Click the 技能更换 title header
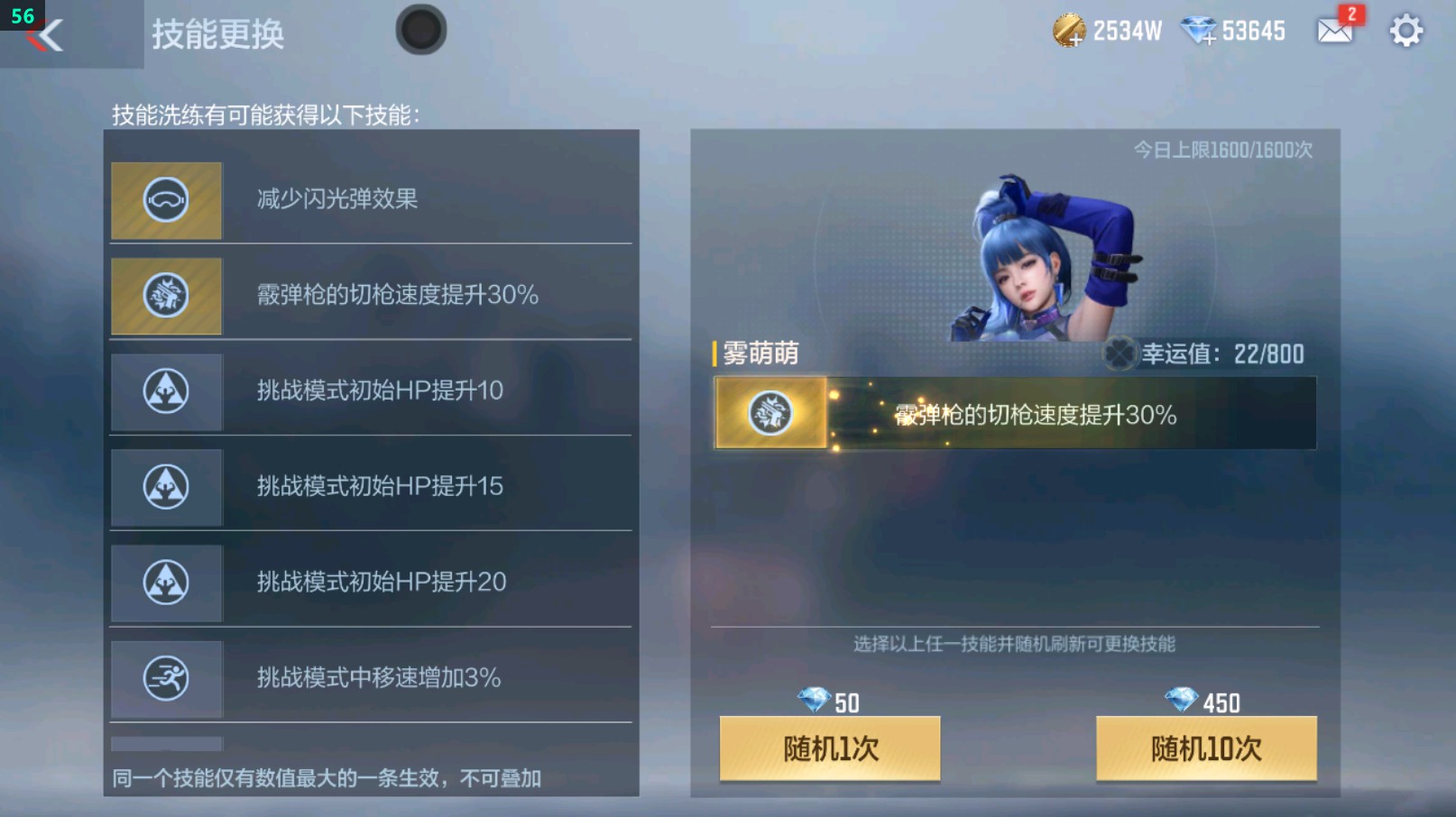Viewport: 1456px width, 817px height. [216, 35]
